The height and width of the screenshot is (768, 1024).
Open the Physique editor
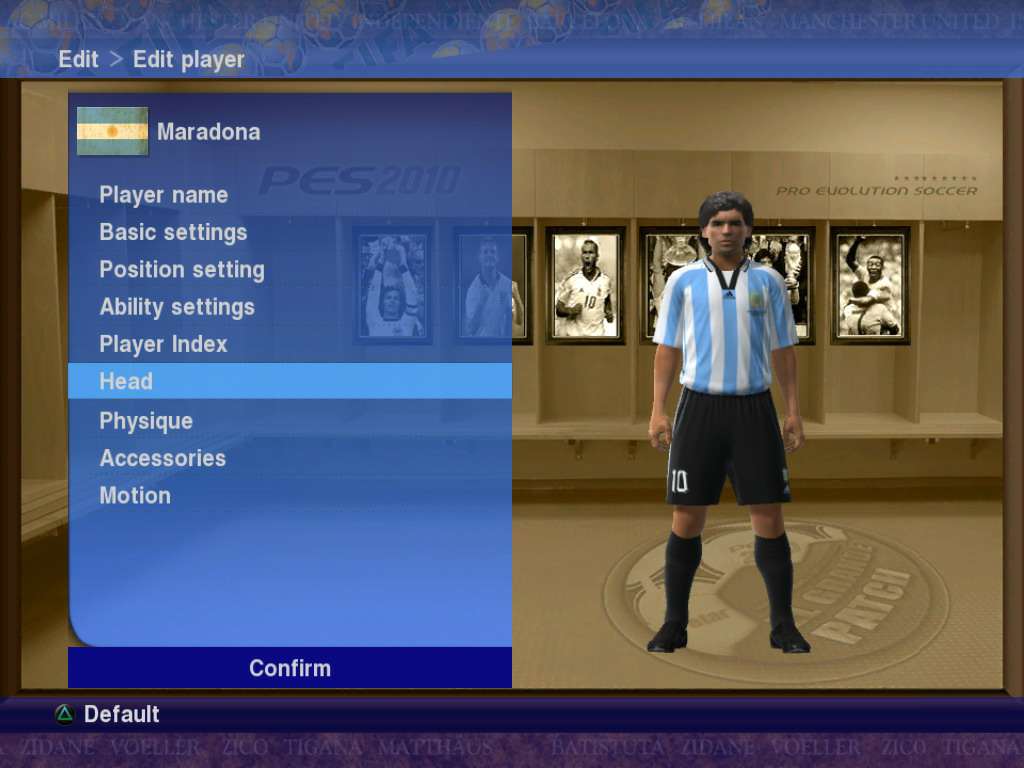(x=146, y=421)
